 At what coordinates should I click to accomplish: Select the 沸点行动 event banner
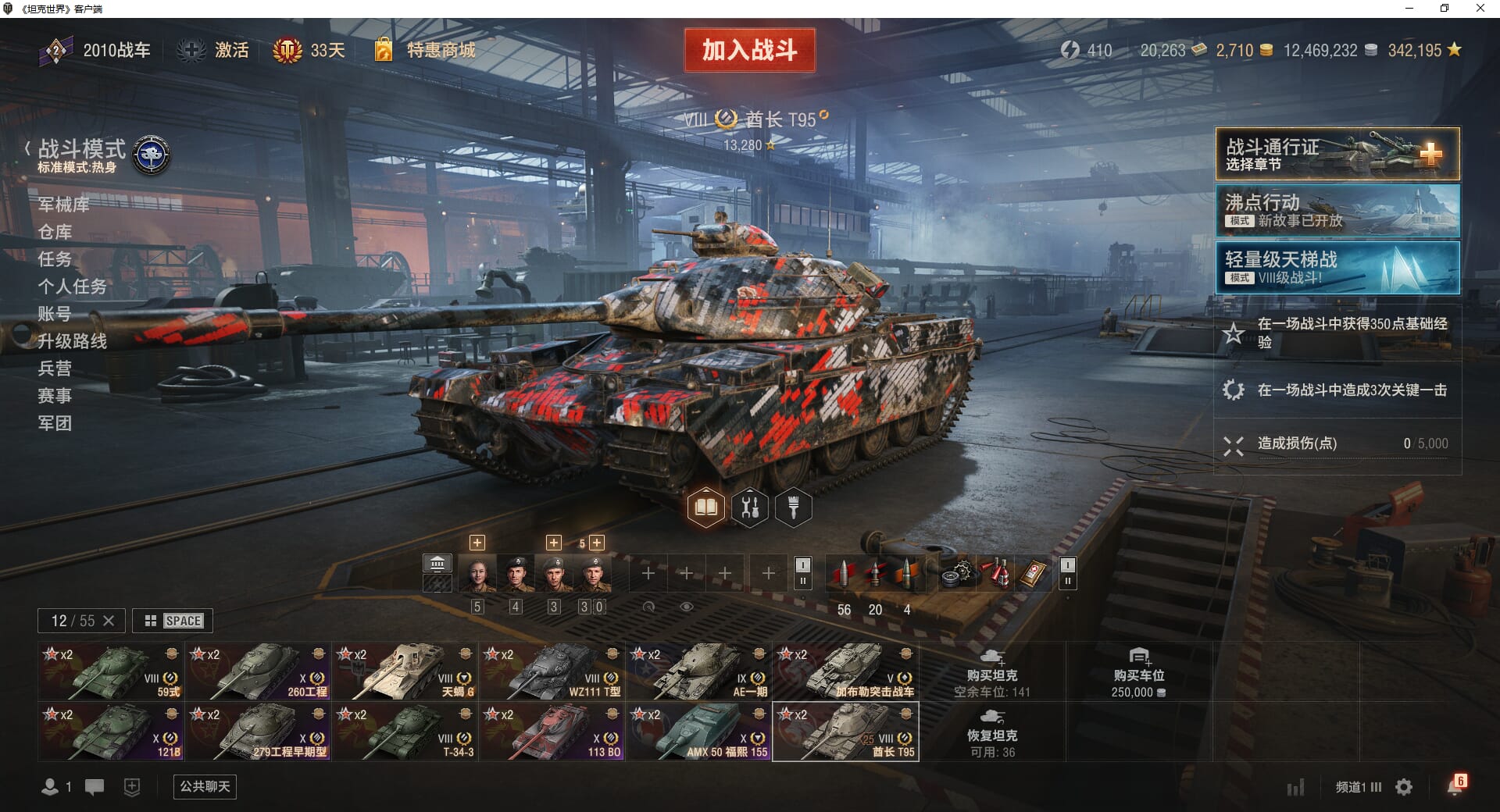tap(1337, 211)
